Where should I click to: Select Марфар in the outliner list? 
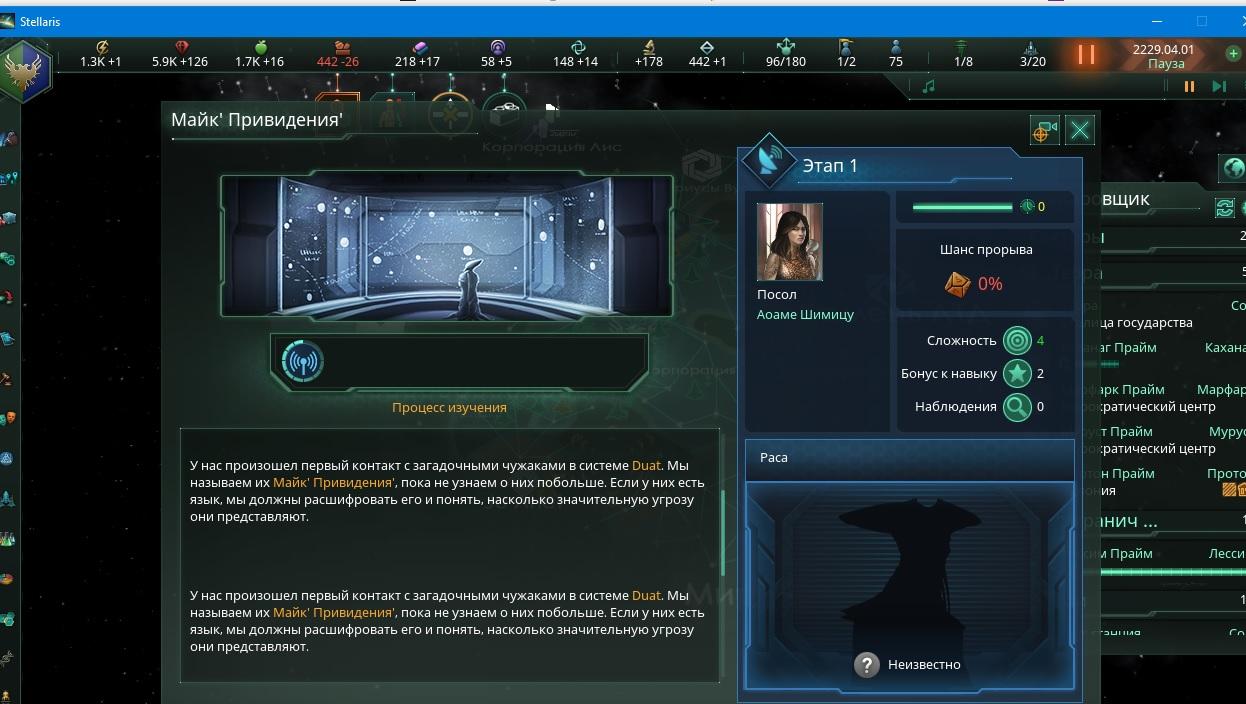[x=1220, y=389]
